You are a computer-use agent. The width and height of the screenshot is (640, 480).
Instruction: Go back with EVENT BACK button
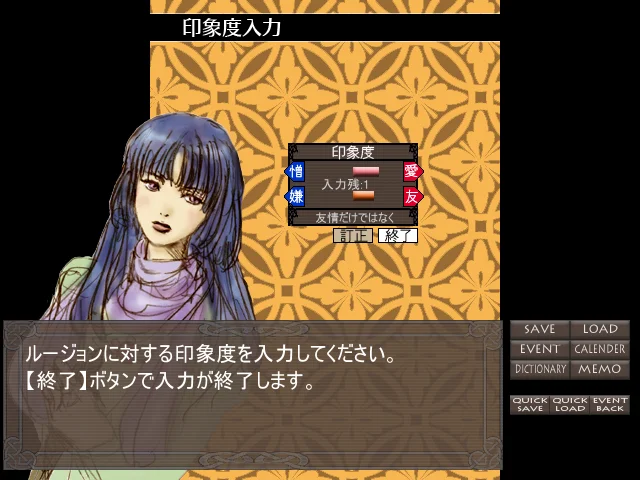click(609, 404)
